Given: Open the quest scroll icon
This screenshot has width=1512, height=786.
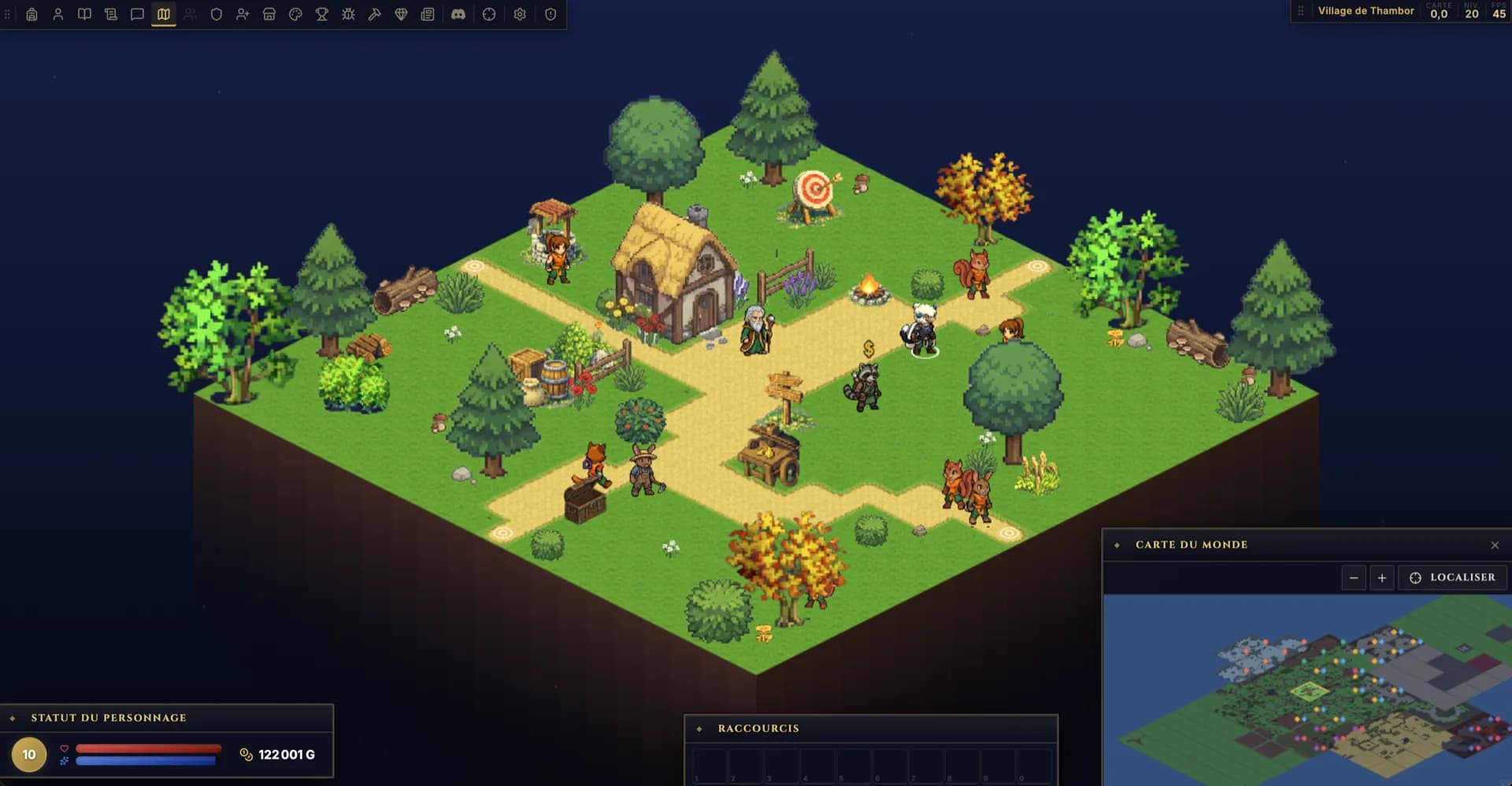Looking at the screenshot, I should click(111, 14).
